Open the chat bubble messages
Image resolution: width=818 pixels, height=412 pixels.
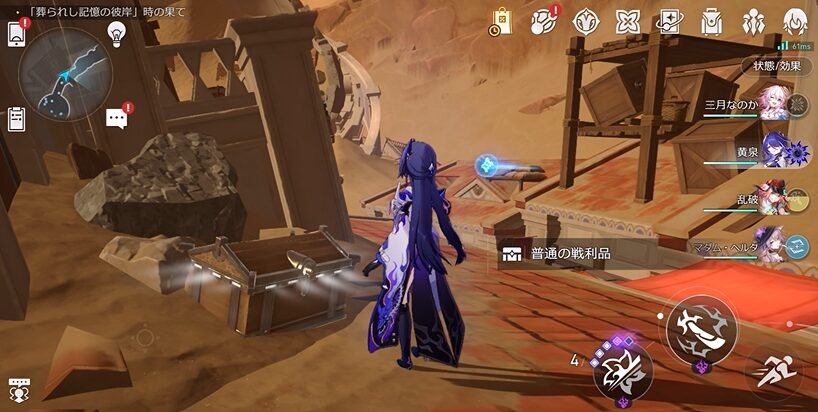117,118
